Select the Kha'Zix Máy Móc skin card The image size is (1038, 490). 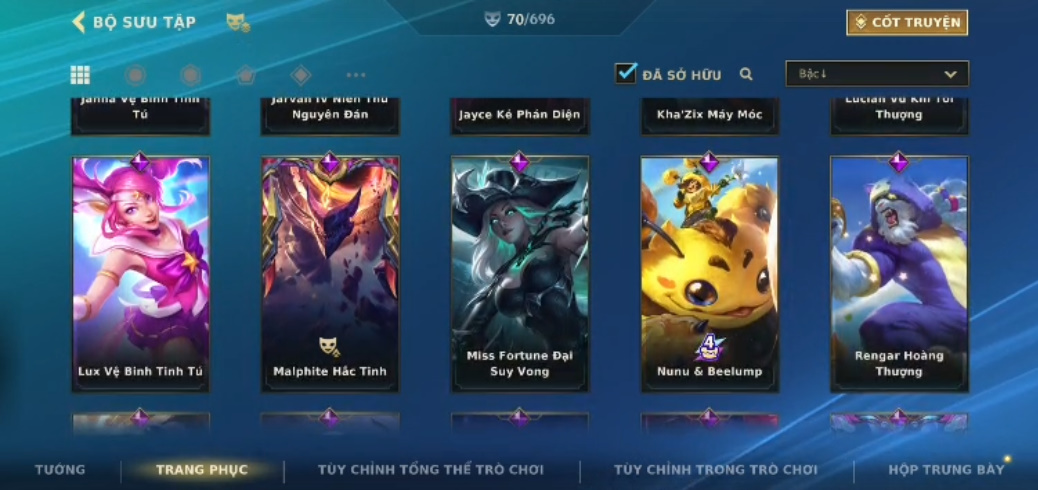click(x=709, y=115)
